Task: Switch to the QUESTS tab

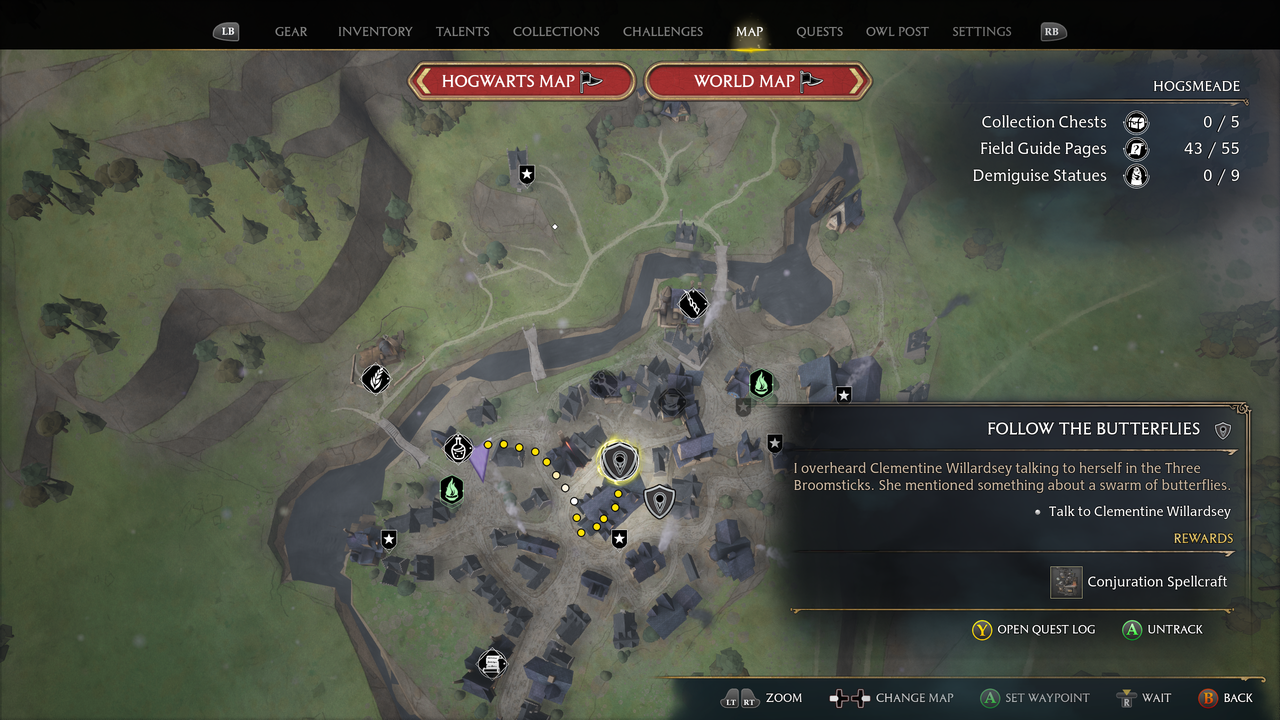Action: 819,31
